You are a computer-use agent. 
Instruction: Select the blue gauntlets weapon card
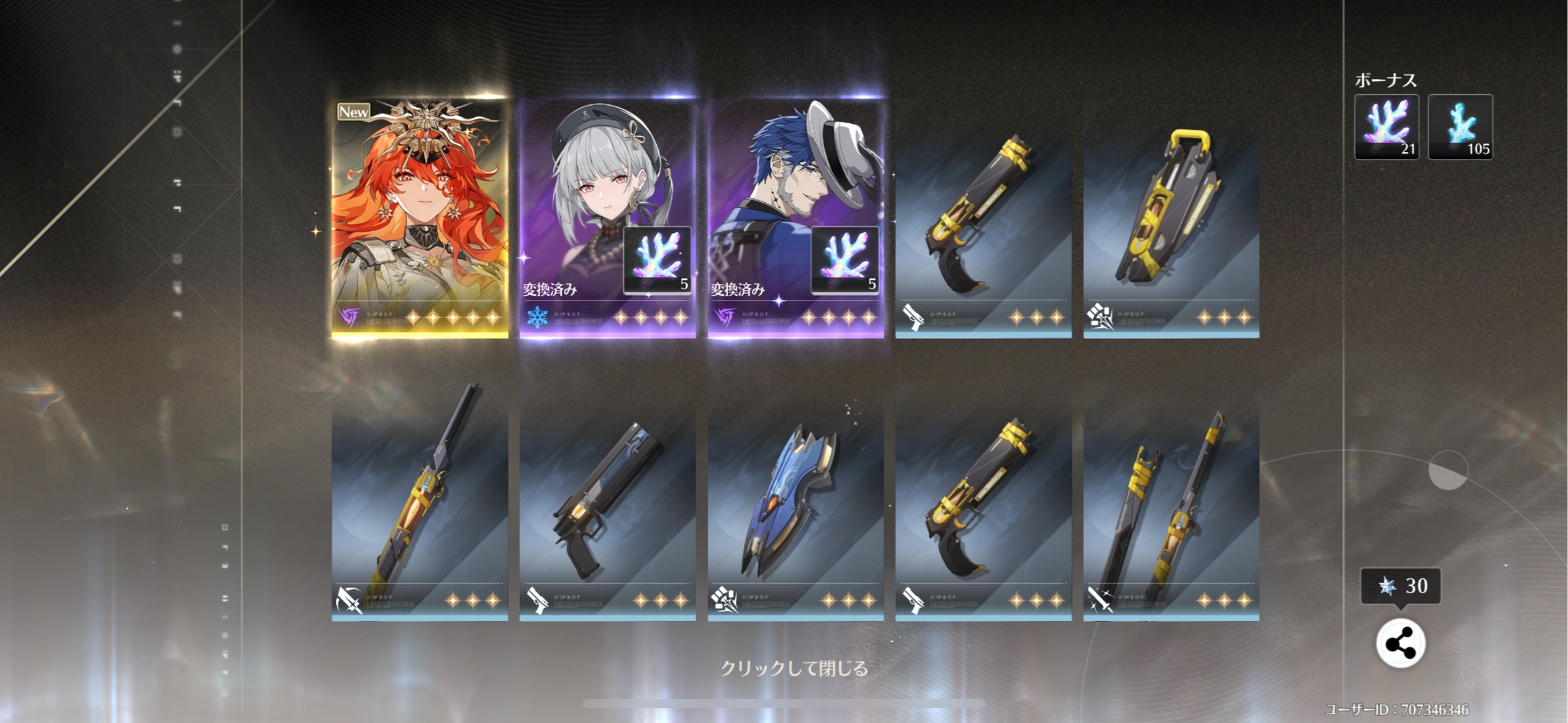[x=795, y=502]
